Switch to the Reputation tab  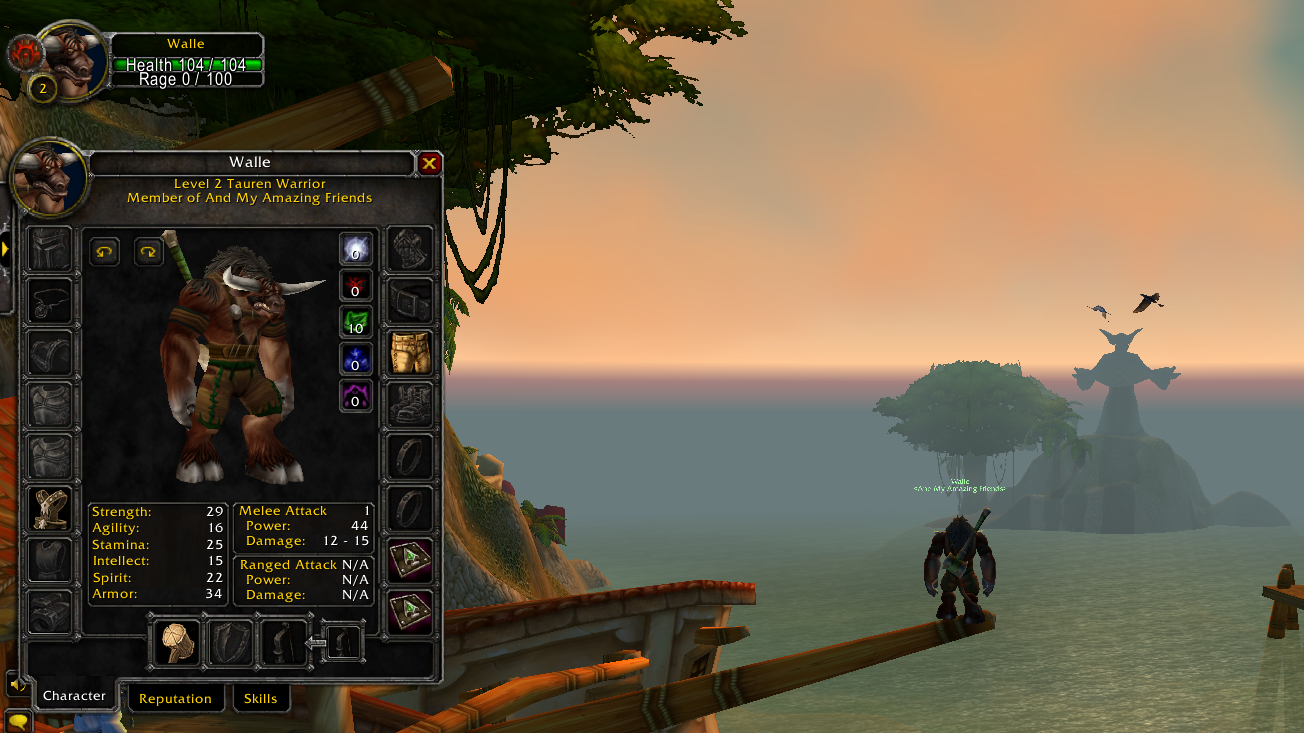[x=175, y=698]
